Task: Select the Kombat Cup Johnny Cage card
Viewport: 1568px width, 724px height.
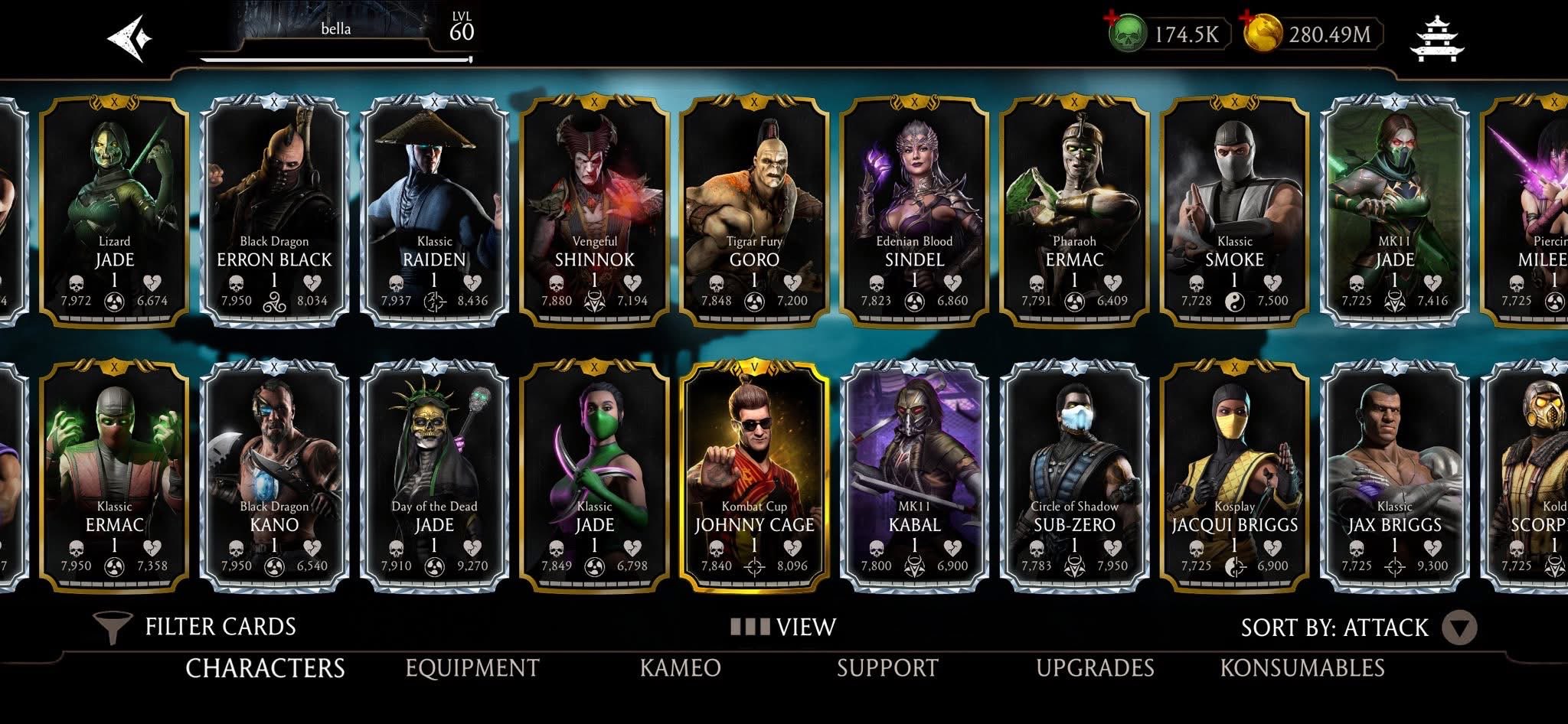Action: pos(754,476)
